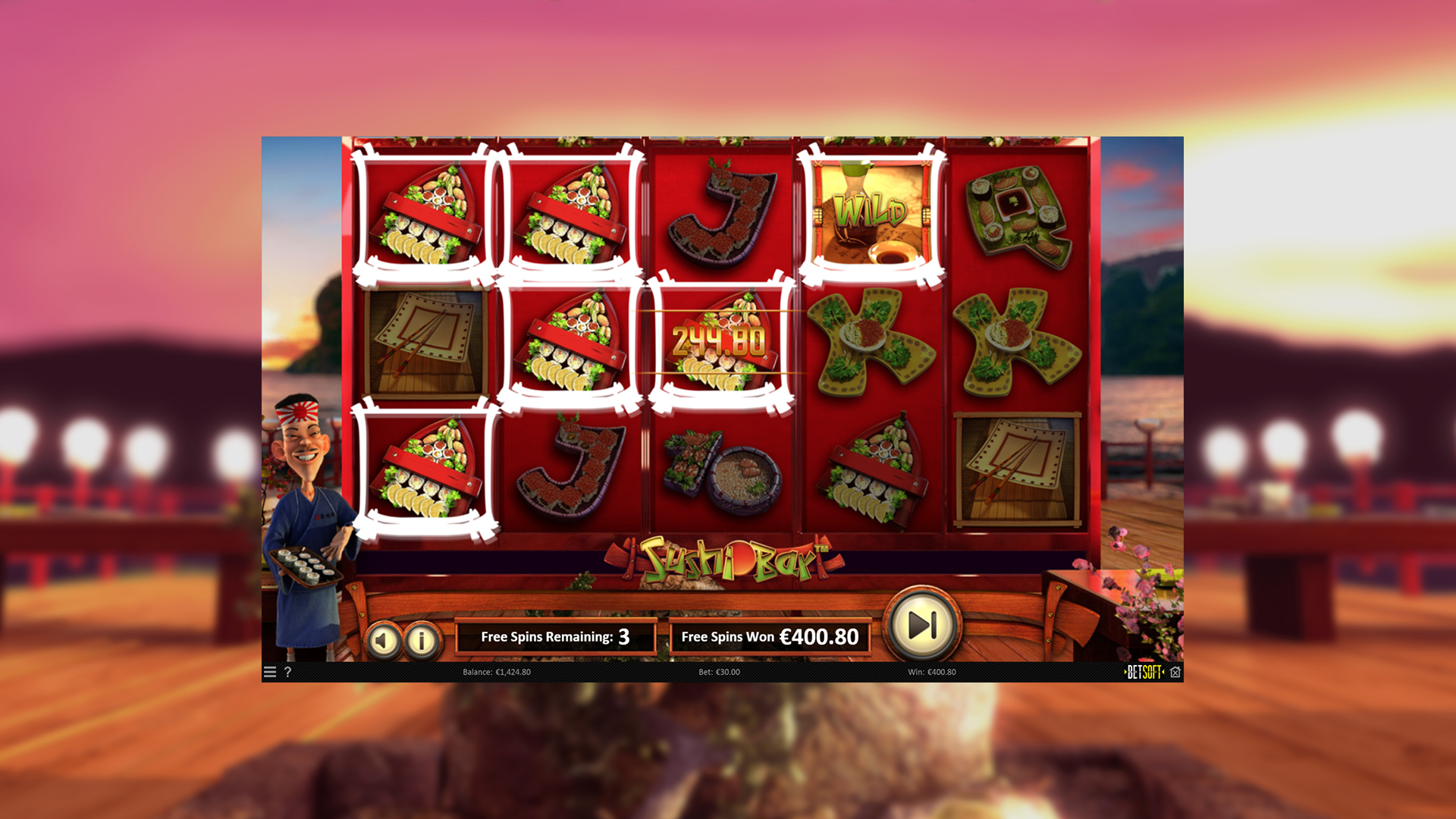Click the WILD sake bottle symbol

[869, 212]
